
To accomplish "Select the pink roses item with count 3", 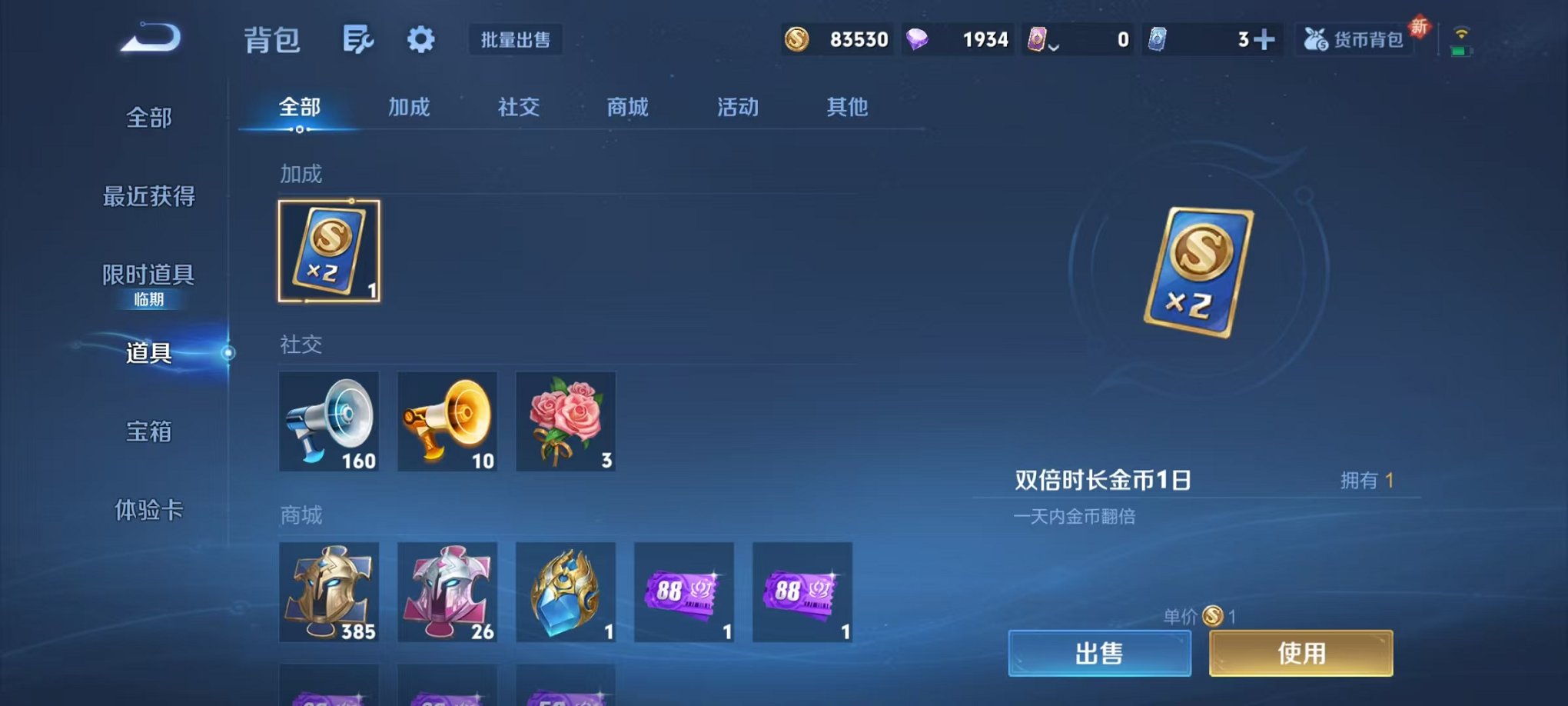I will 566,421.
